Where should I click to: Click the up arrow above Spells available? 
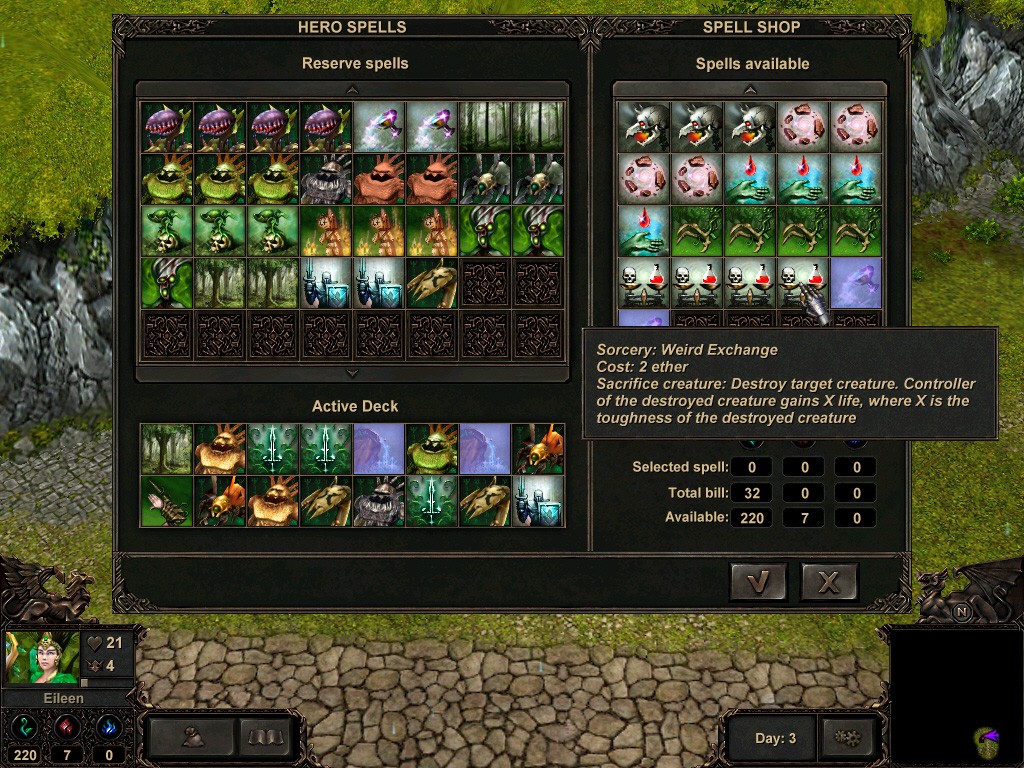(x=750, y=89)
